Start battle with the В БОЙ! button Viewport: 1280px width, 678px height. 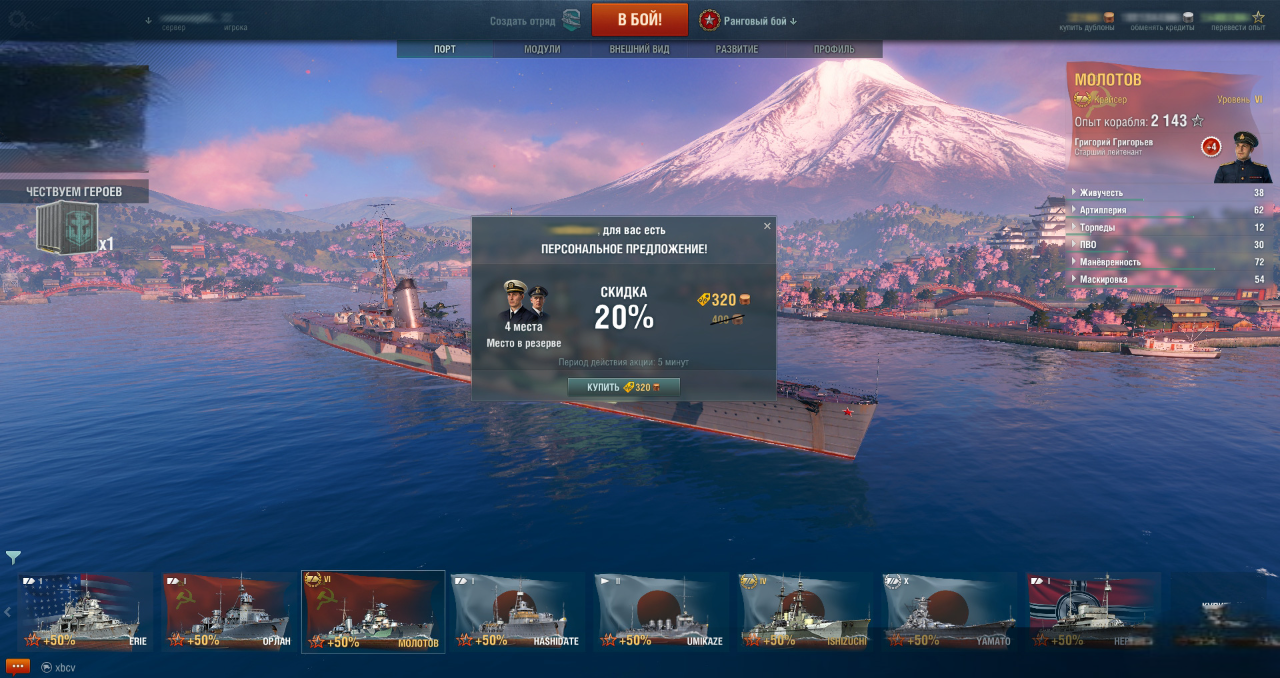[x=639, y=20]
